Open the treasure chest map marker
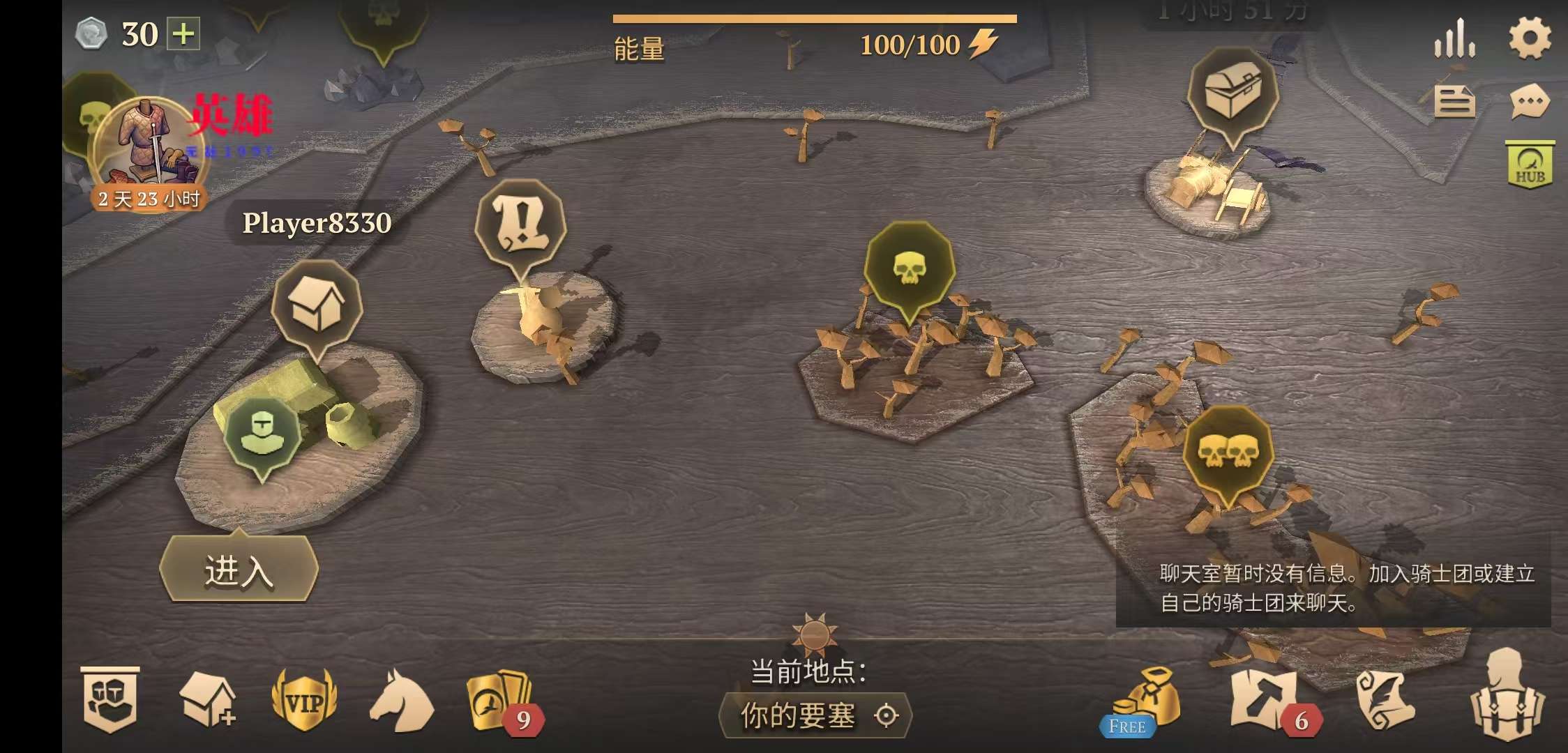Image resolution: width=1568 pixels, height=753 pixels. click(1232, 93)
